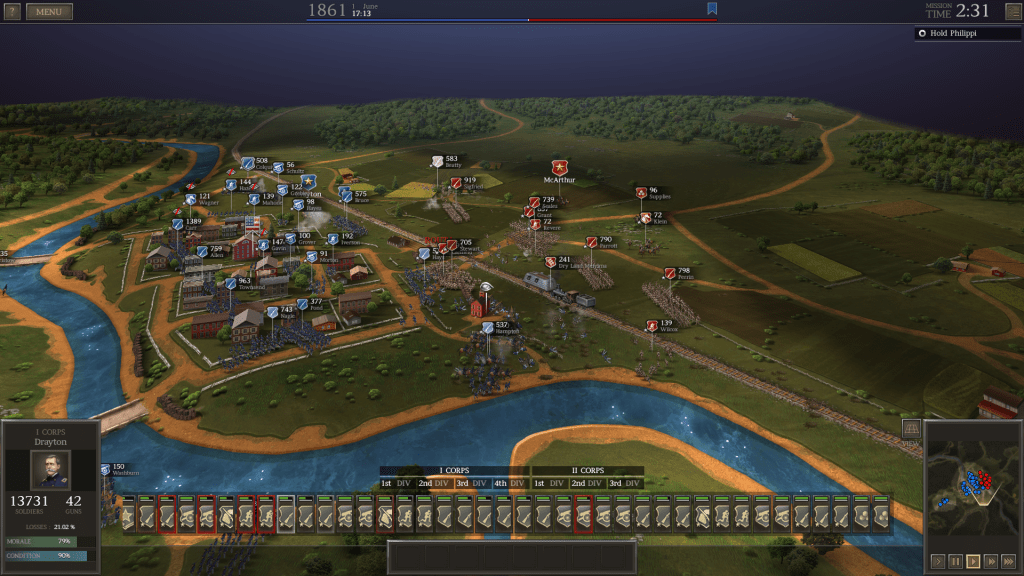
Task: Choose the slow single-chevron speed
Action: (937, 561)
